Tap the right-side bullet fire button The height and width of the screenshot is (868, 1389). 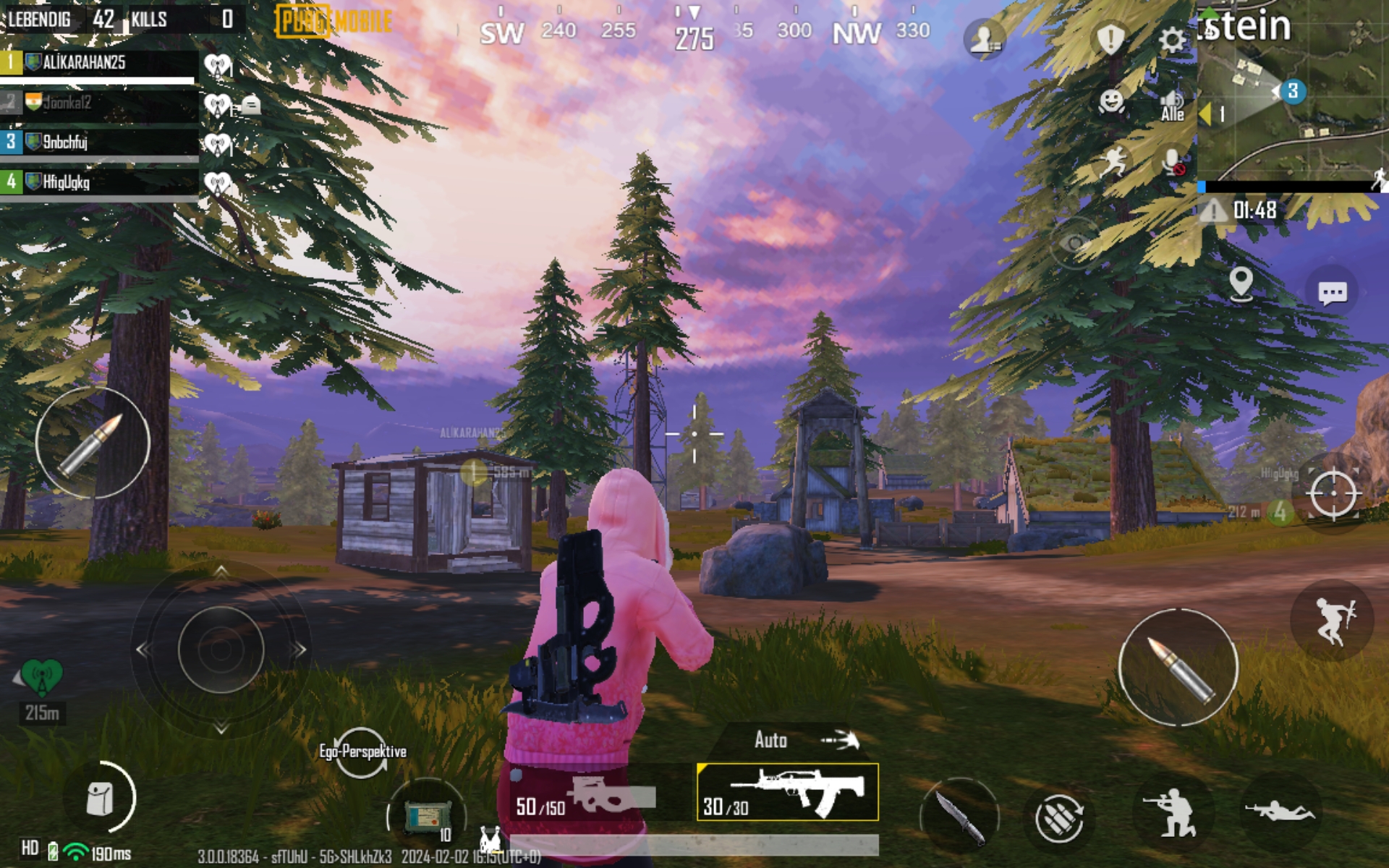coord(1177,667)
